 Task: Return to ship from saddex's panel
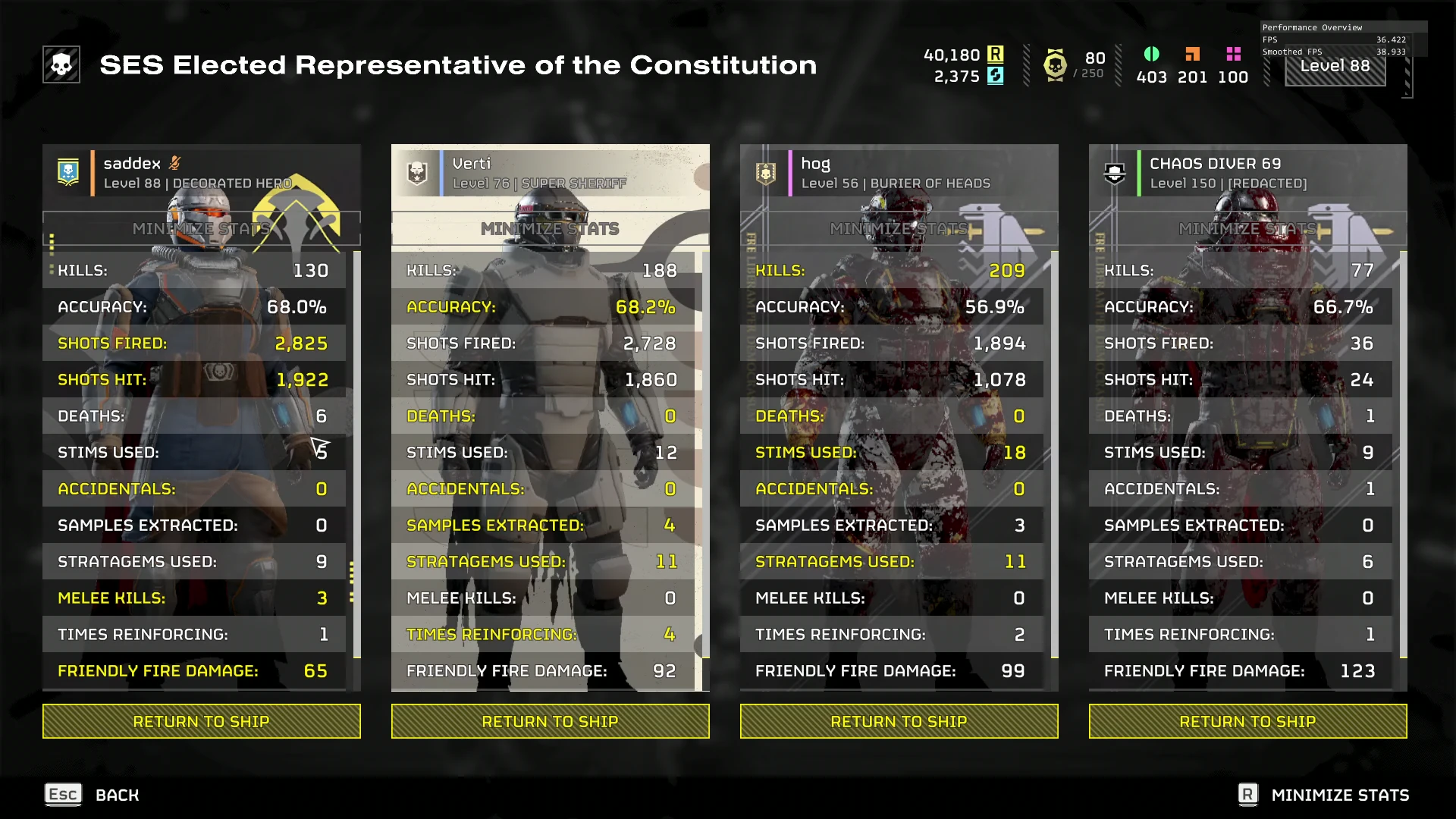tap(201, 721)
